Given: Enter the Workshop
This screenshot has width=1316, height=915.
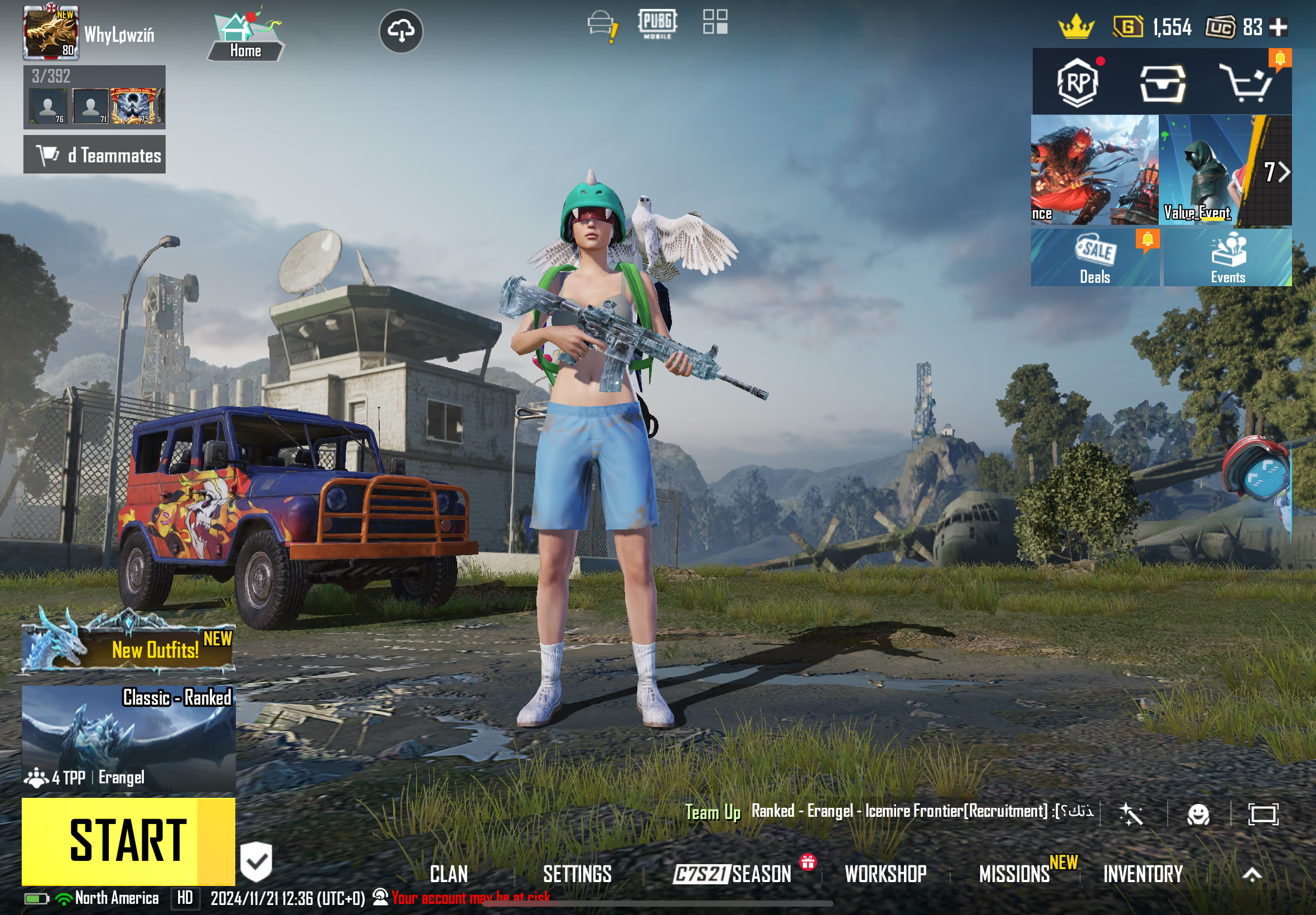Looking at the screenshot, I should click(x=885, y=874).
